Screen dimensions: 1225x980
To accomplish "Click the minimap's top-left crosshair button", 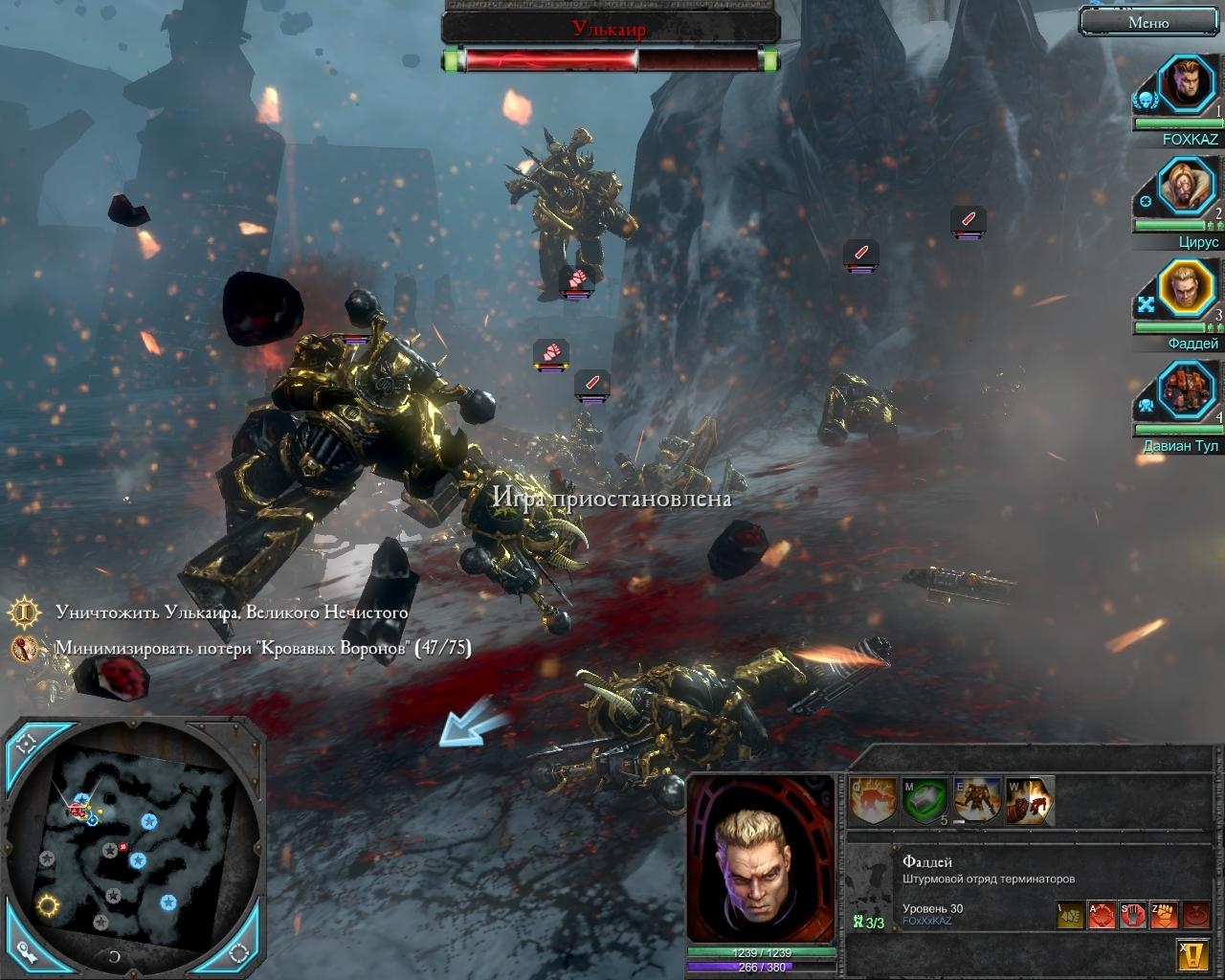I will tap(28, 744).
